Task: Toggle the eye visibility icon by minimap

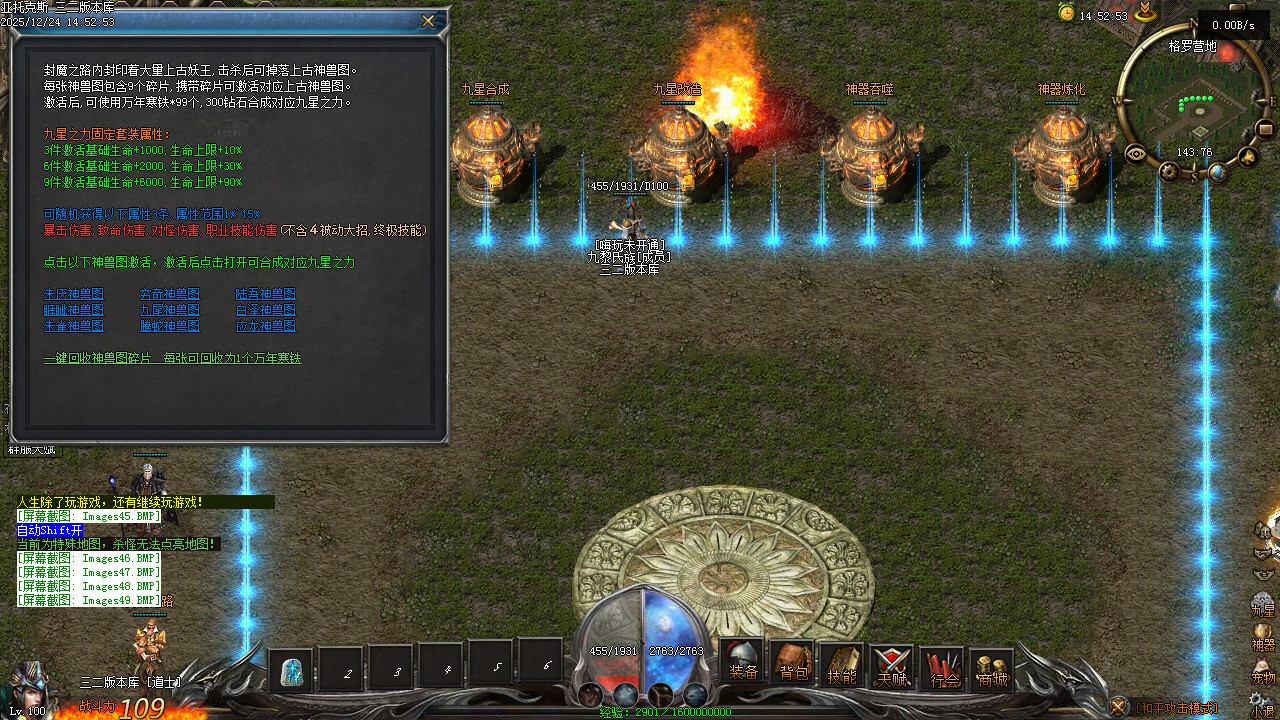Action: [1136, 153]
